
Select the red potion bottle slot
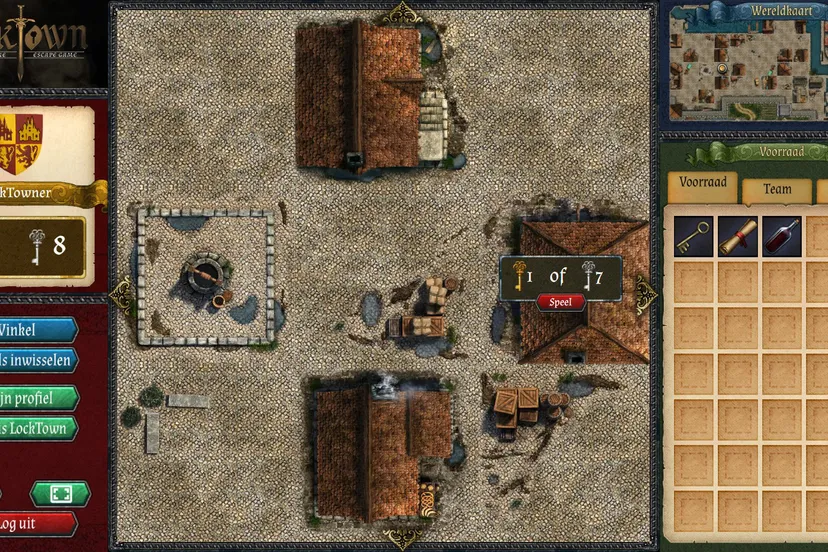coord(782,236)
